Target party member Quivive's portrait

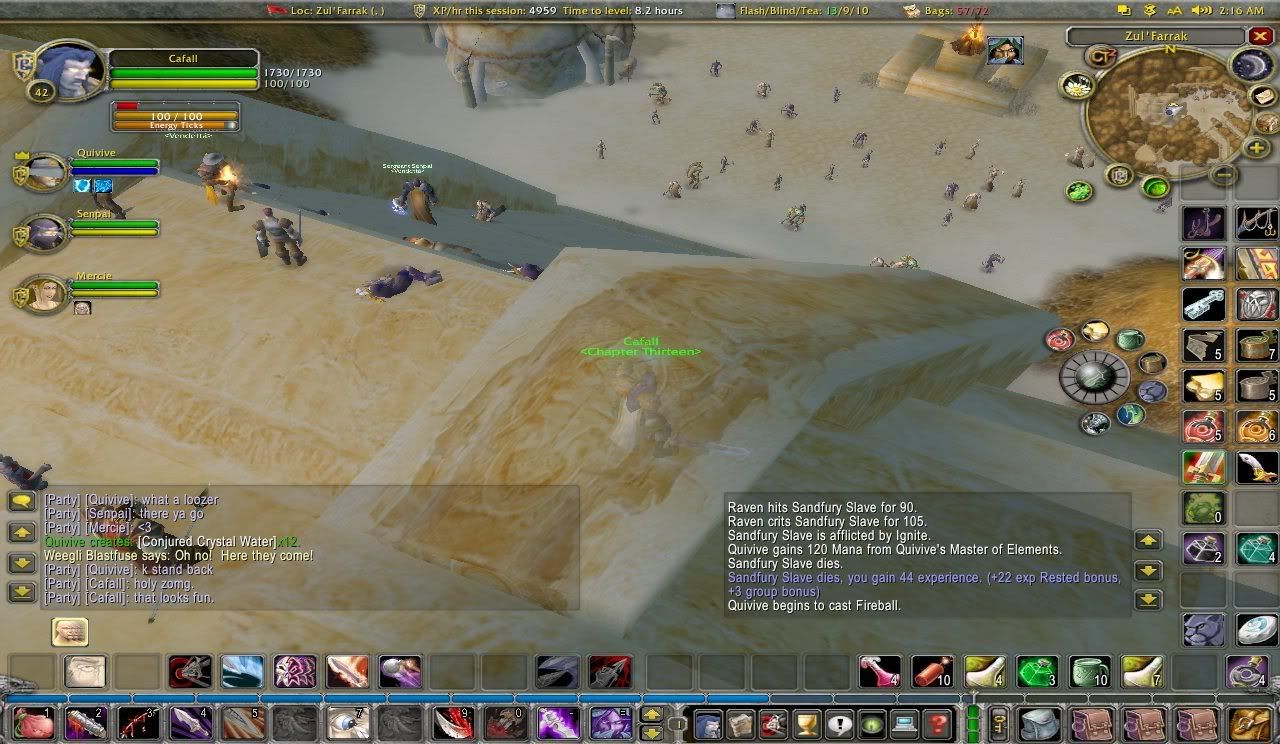click(x=45, y=172)
